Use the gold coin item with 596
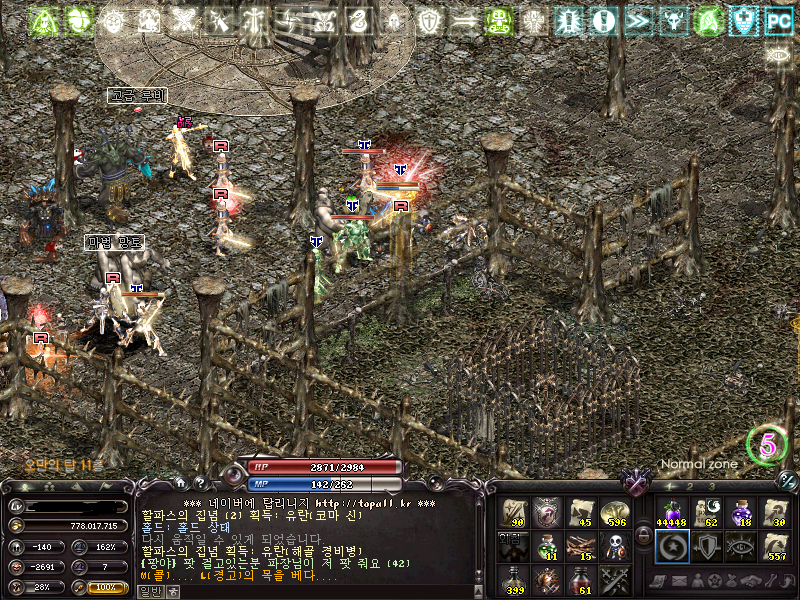This screenshot has width=800, height=600. pos(614,513)
